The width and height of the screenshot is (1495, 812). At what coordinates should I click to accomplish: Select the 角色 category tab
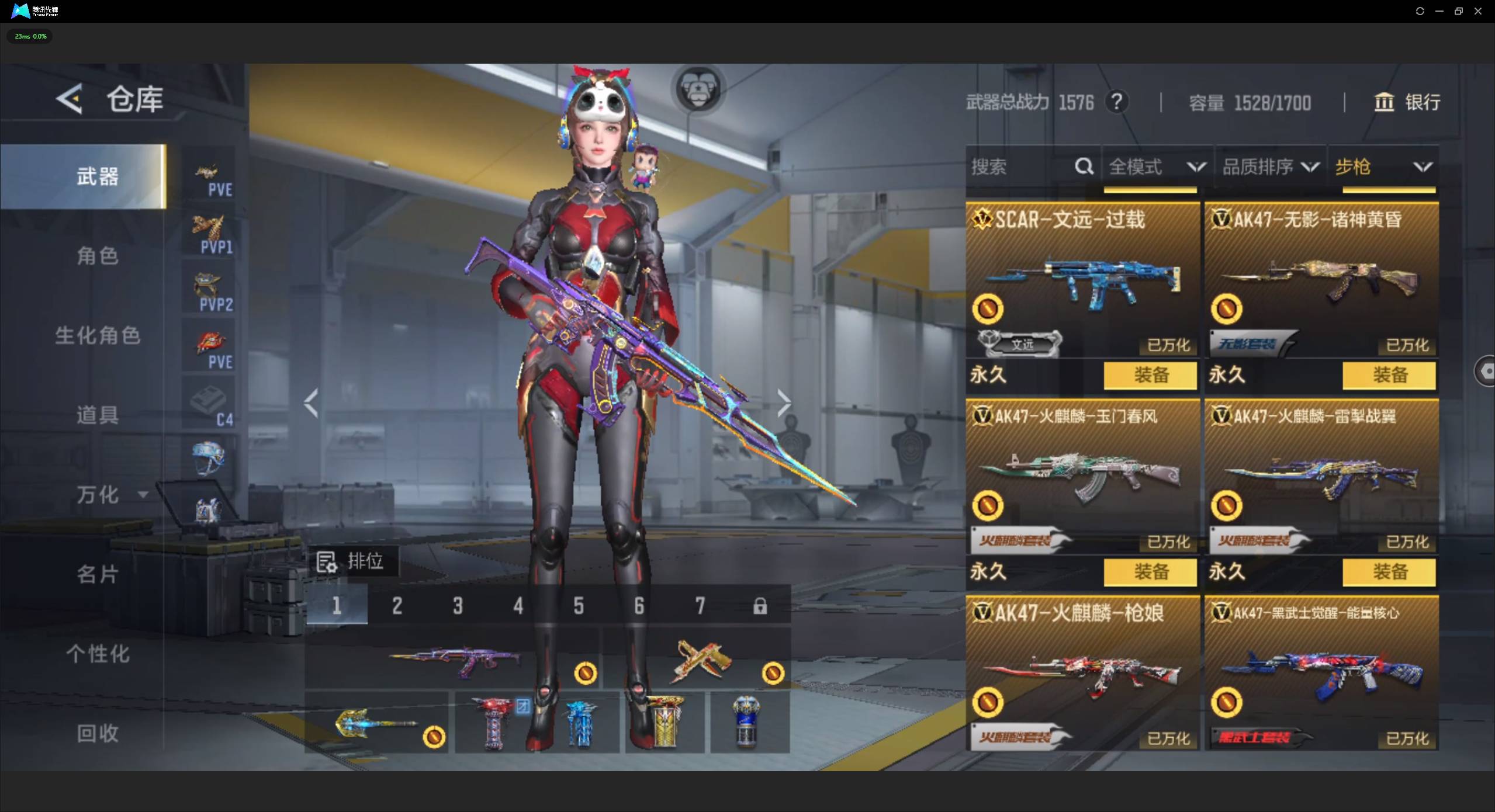pyautogui.click(x=98, y=256)
